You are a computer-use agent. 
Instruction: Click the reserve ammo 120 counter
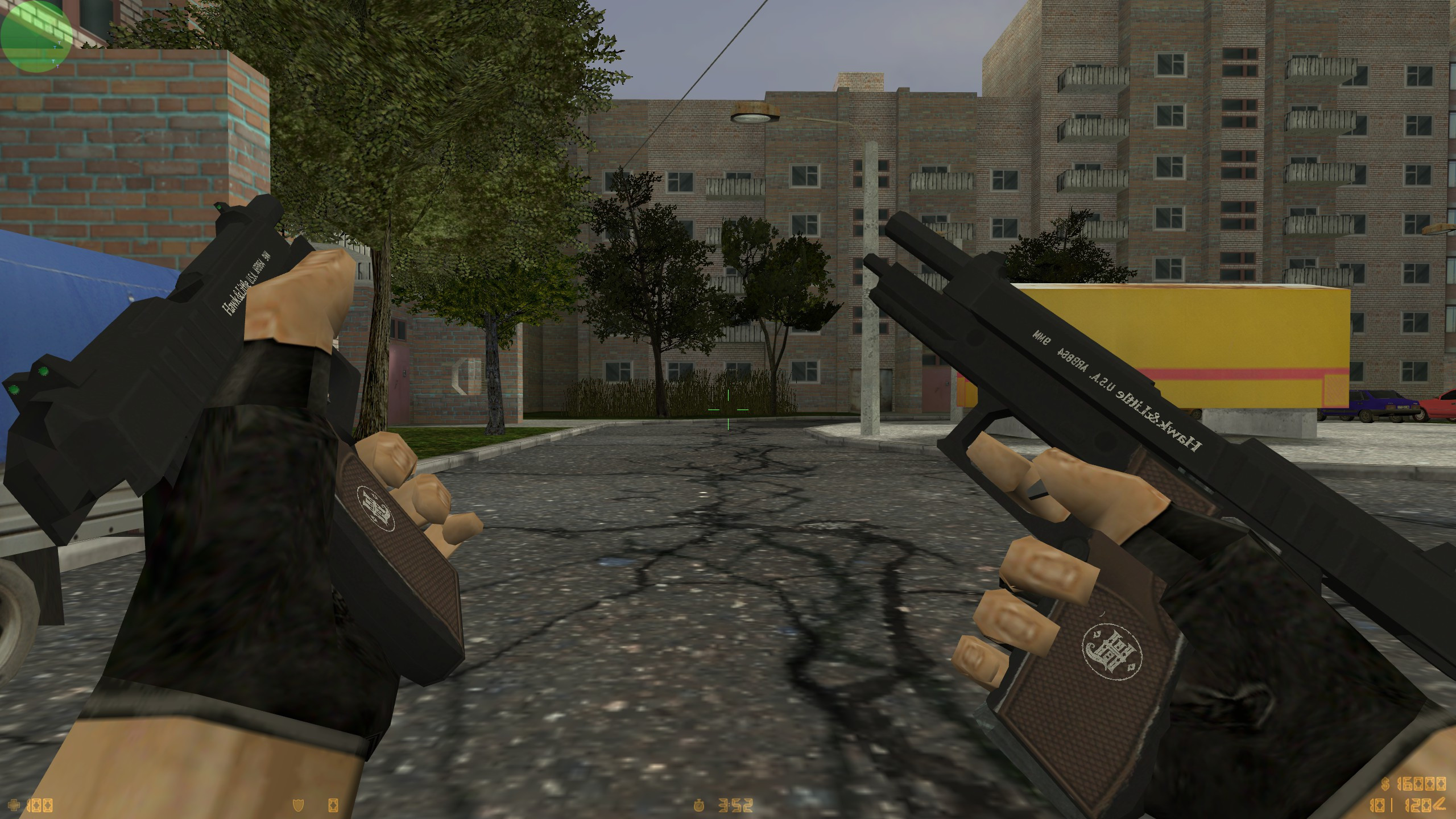pos(1416,805)
